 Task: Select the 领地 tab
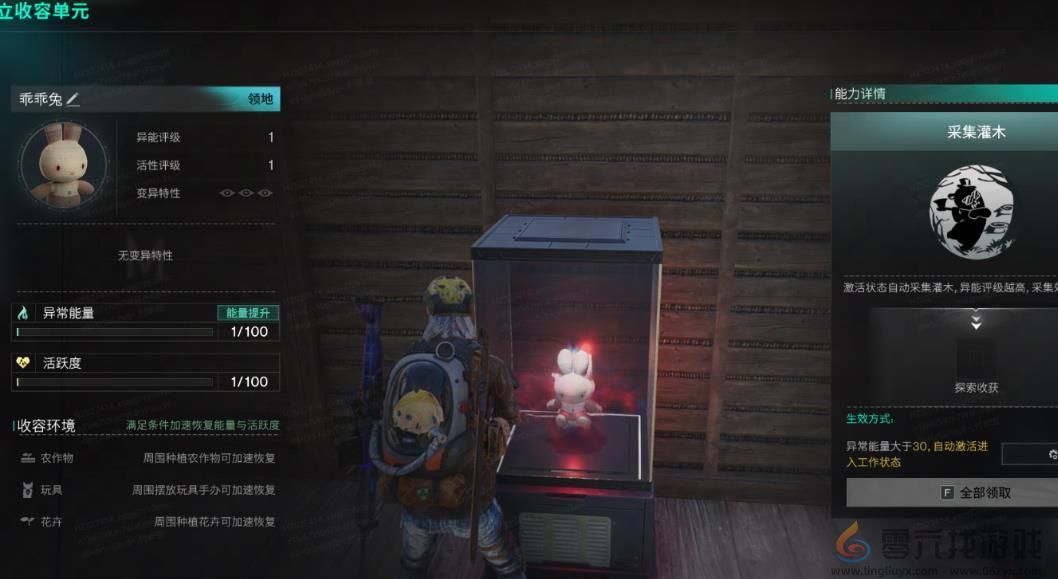pos(261,99)
